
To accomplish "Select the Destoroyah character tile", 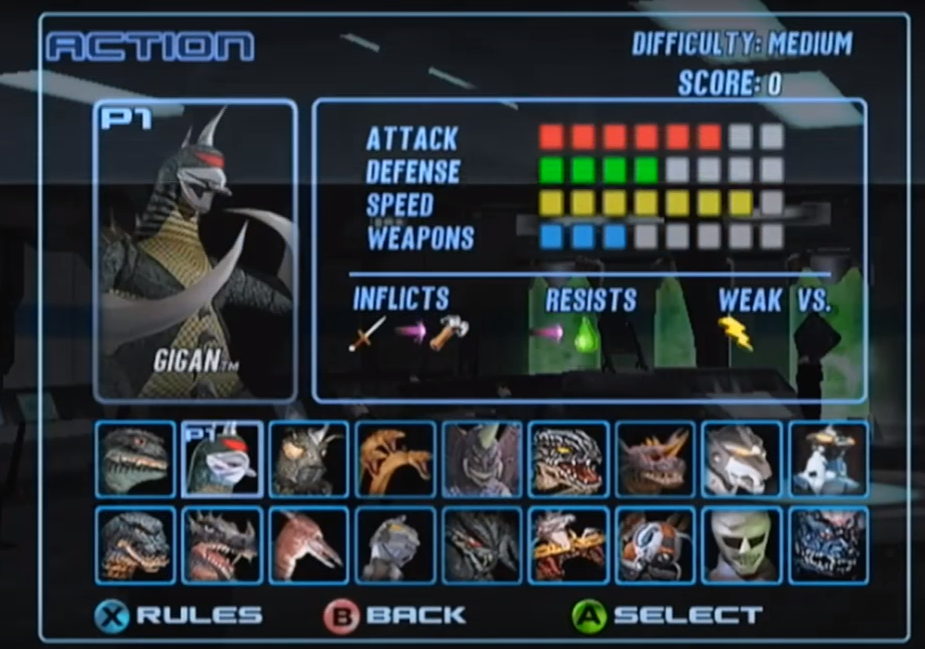I will [x=222, y=545].
